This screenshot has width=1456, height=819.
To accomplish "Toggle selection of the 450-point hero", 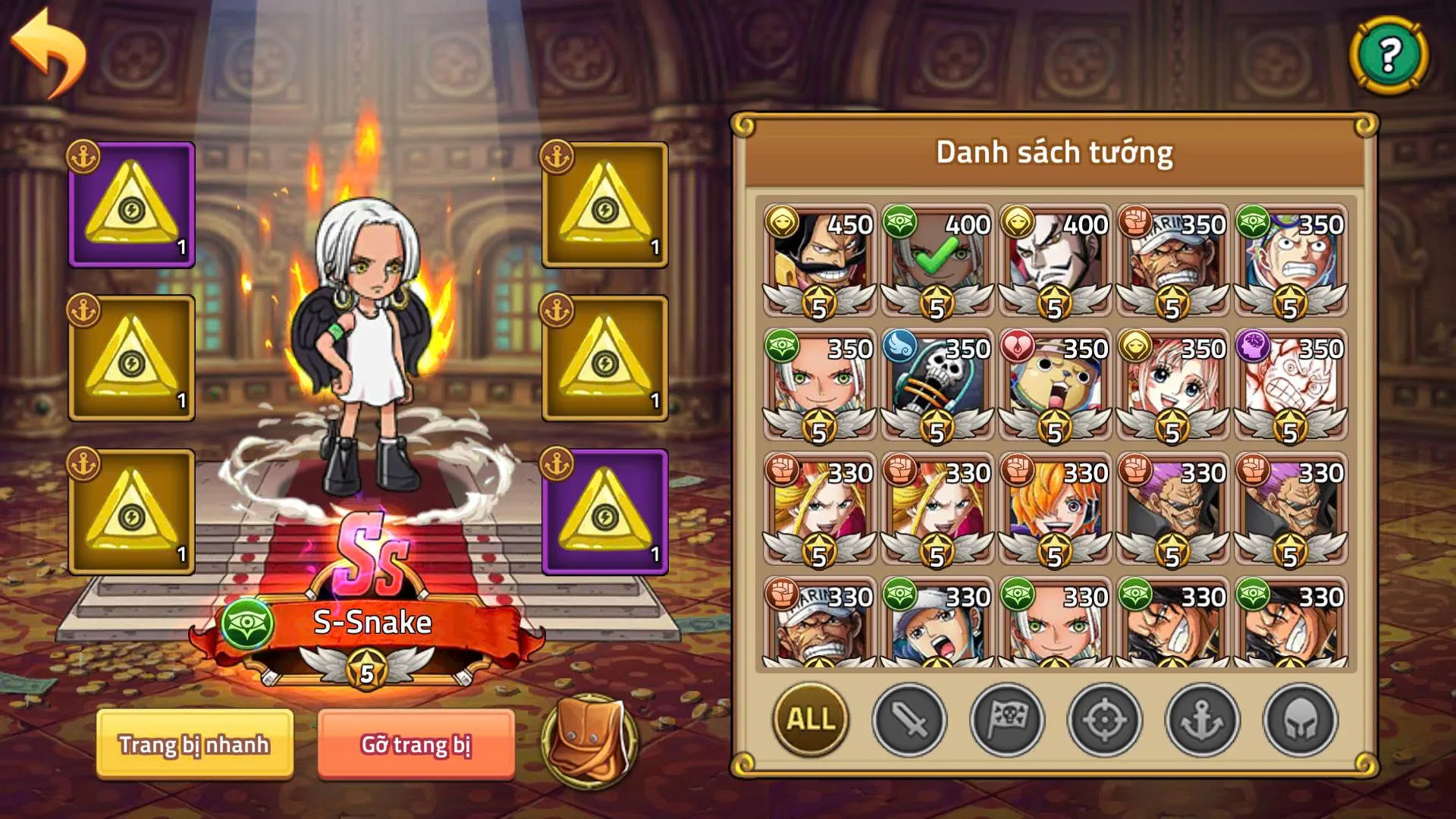I will [817, 258].
